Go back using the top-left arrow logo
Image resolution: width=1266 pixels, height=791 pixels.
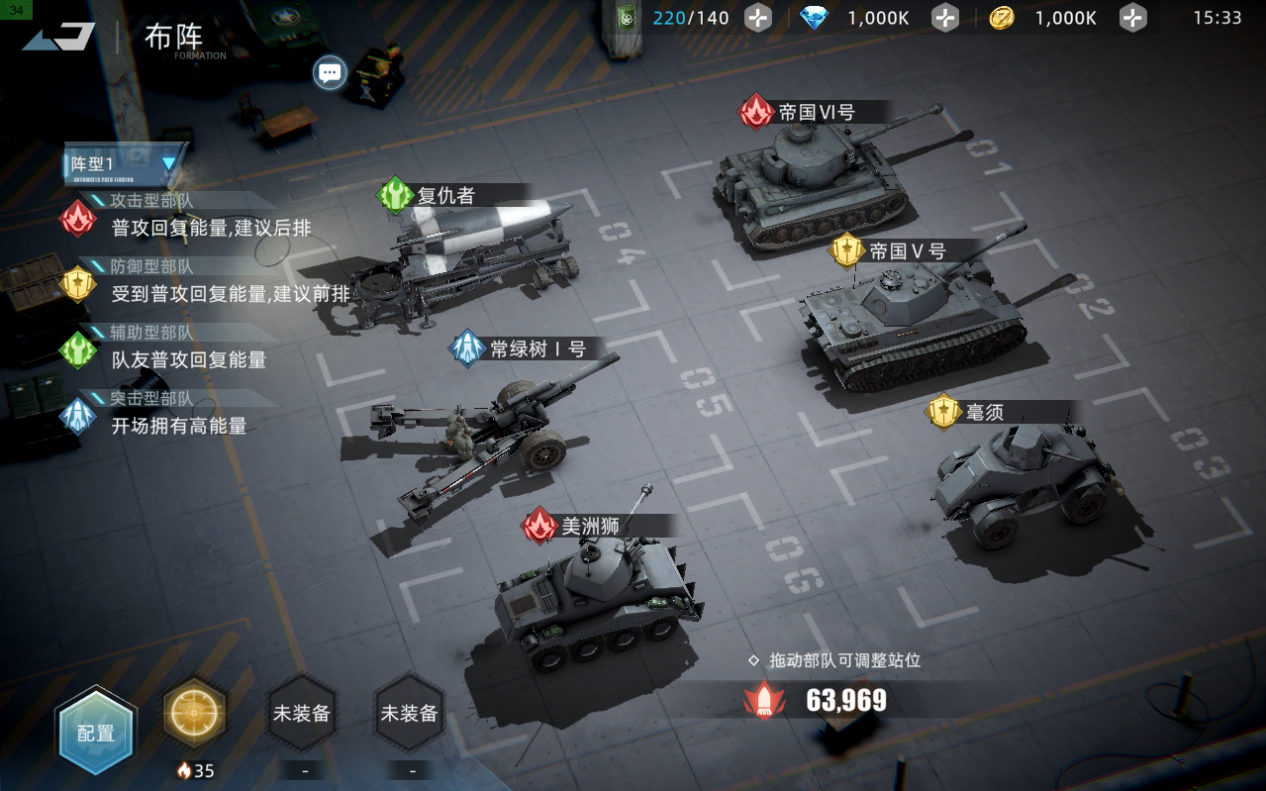tap(60, 37)
